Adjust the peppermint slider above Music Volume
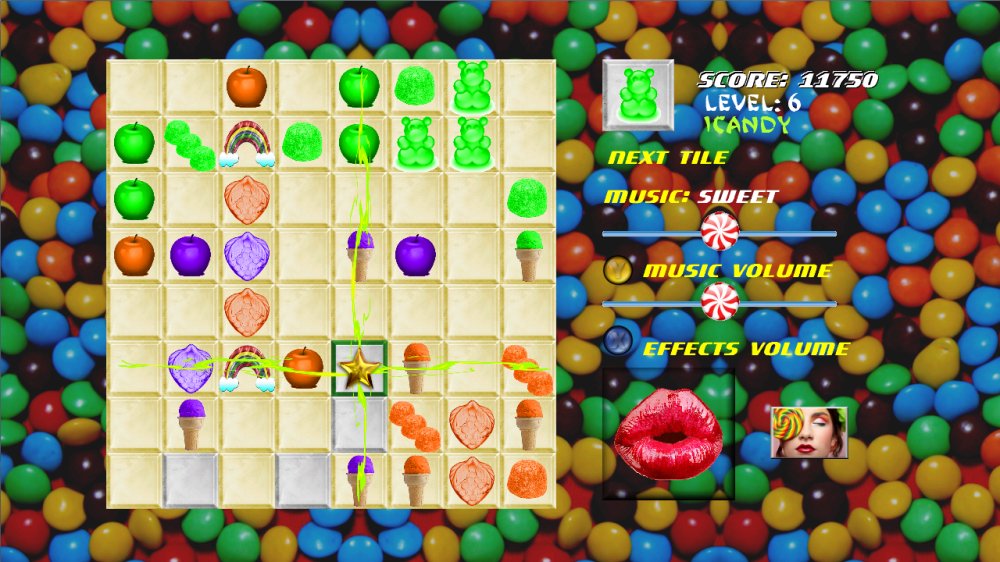 pos(719,232)
